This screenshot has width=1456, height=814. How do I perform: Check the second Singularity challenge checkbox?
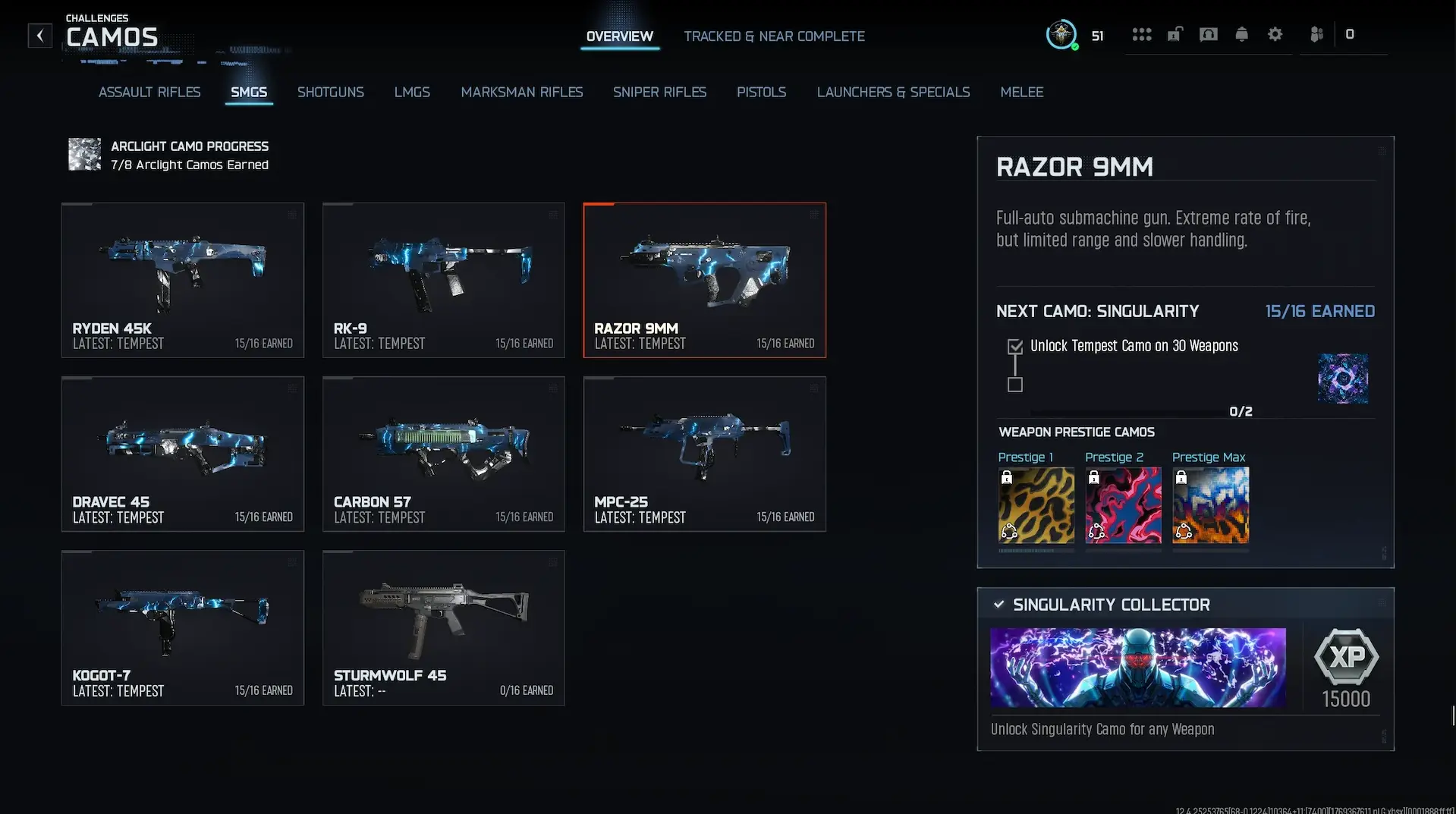pyautogui.click(x=1014, y=385)
